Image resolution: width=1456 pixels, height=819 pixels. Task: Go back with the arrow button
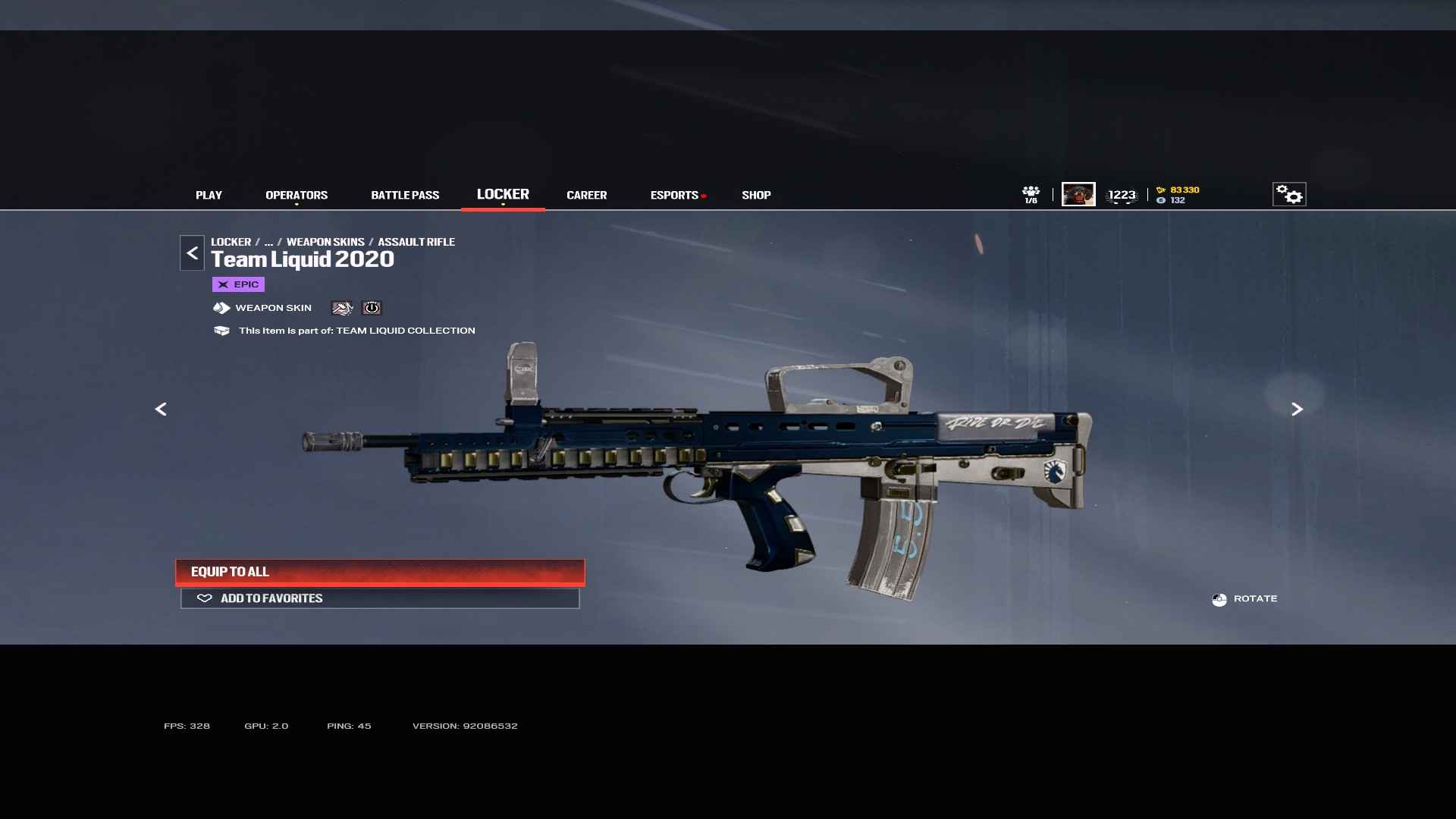[192, 253]
